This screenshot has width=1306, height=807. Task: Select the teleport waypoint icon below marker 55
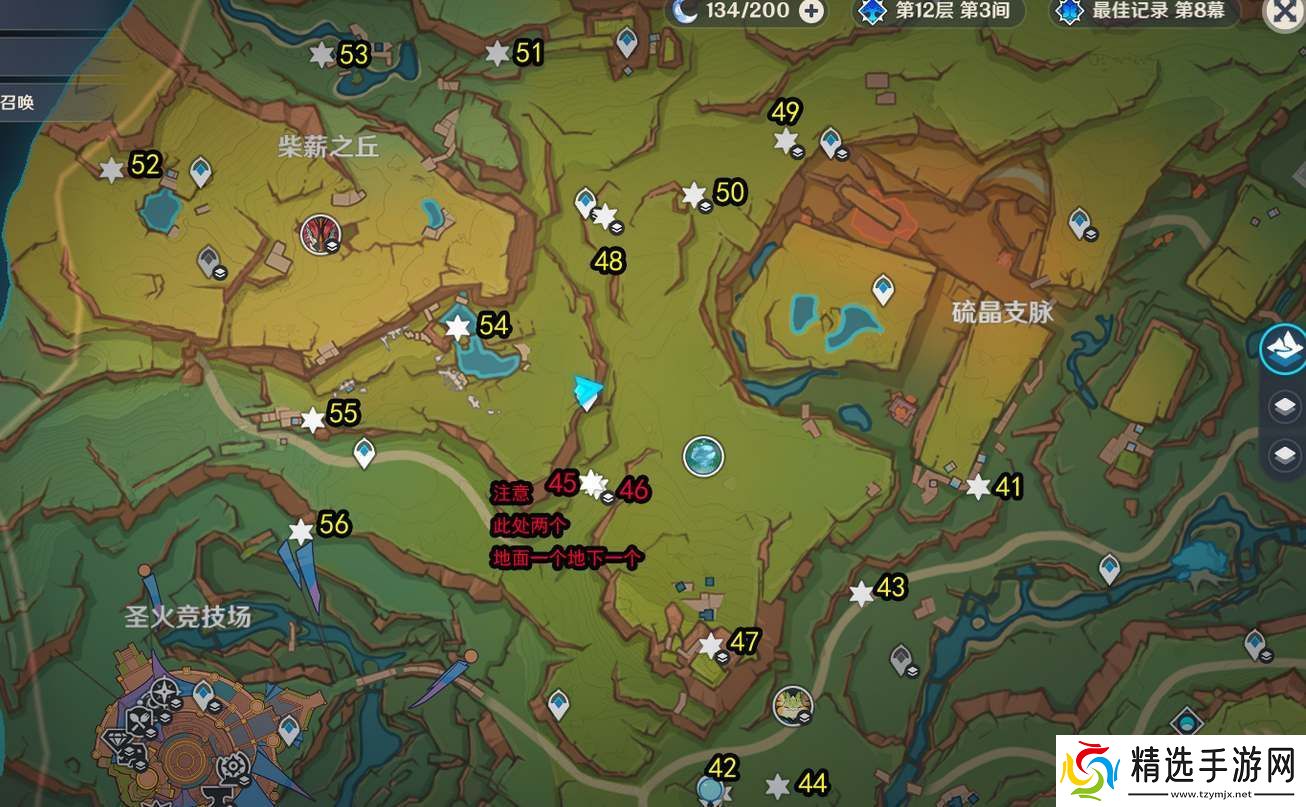(x=364, y=455)
